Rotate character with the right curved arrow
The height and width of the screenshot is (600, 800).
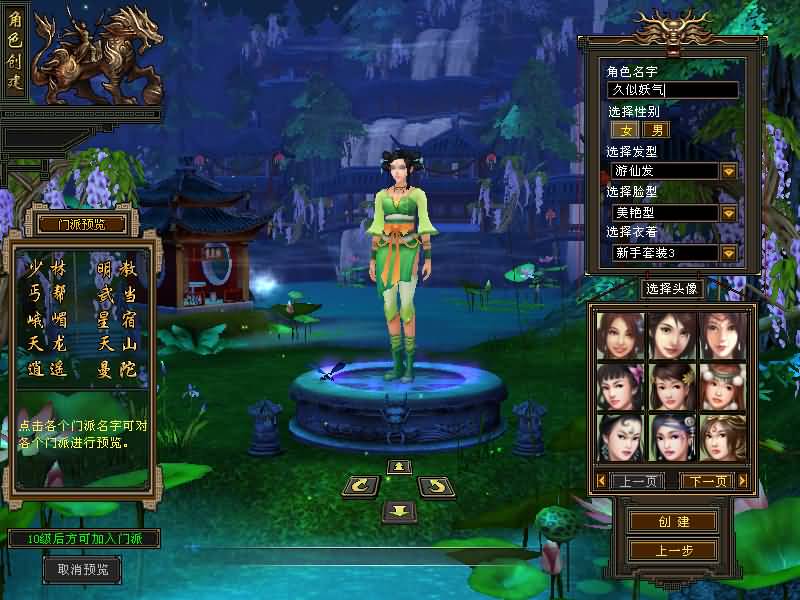(x=436, y=487)
